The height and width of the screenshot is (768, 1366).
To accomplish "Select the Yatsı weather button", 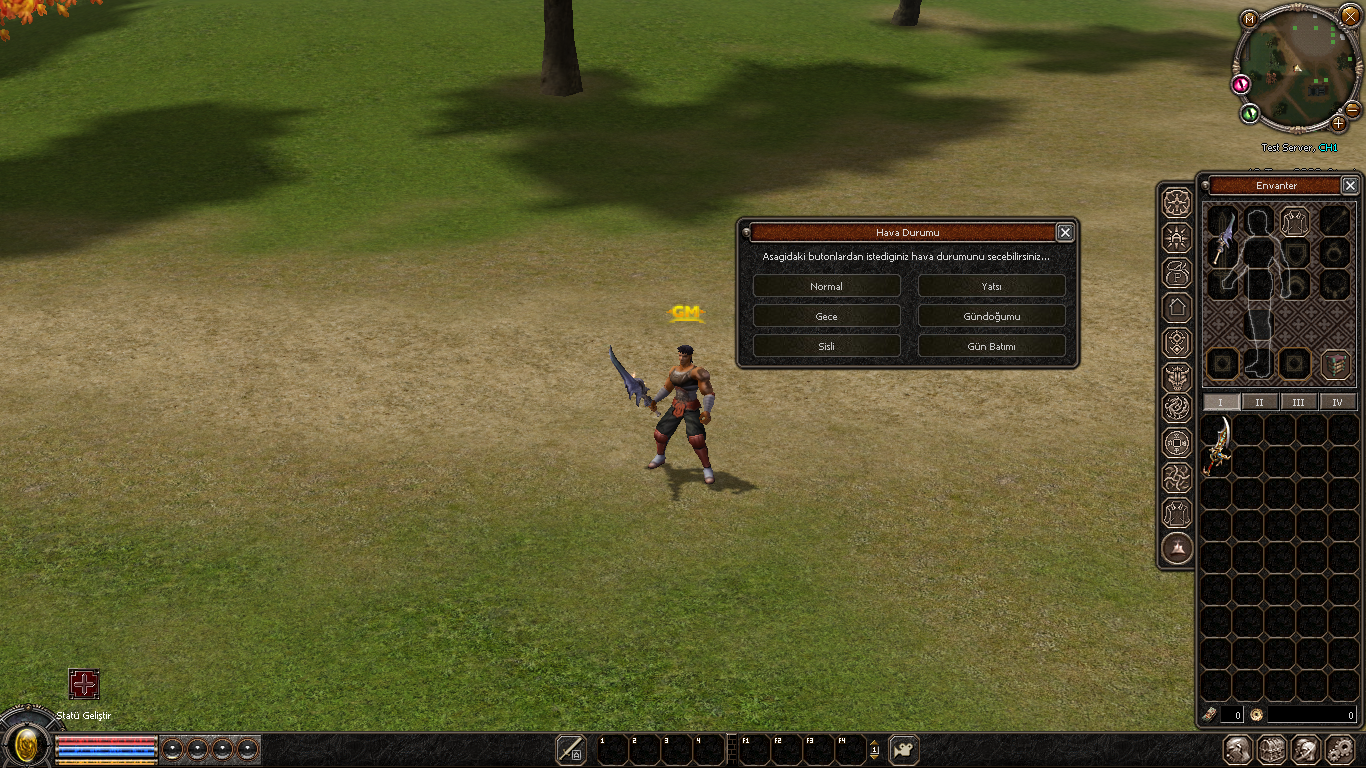I will (991, 286).
